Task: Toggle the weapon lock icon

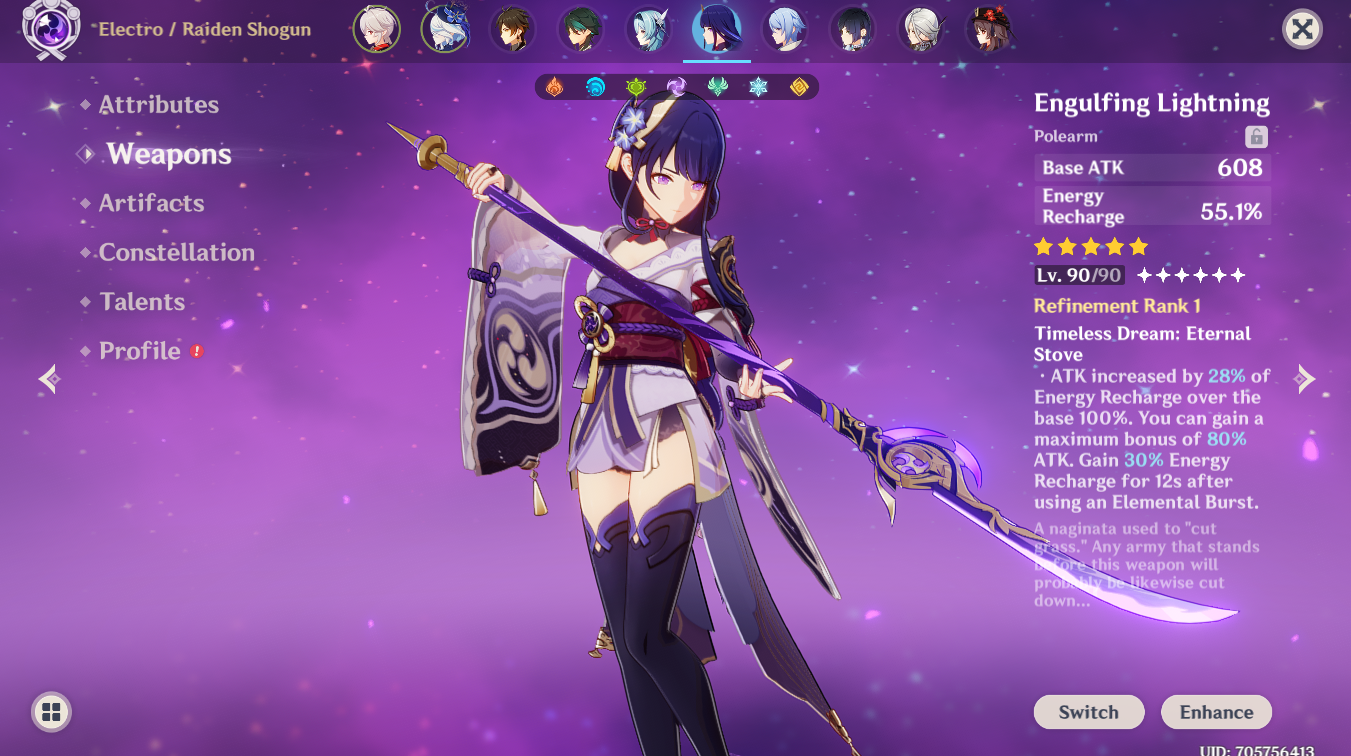Action: [1256, 137]
